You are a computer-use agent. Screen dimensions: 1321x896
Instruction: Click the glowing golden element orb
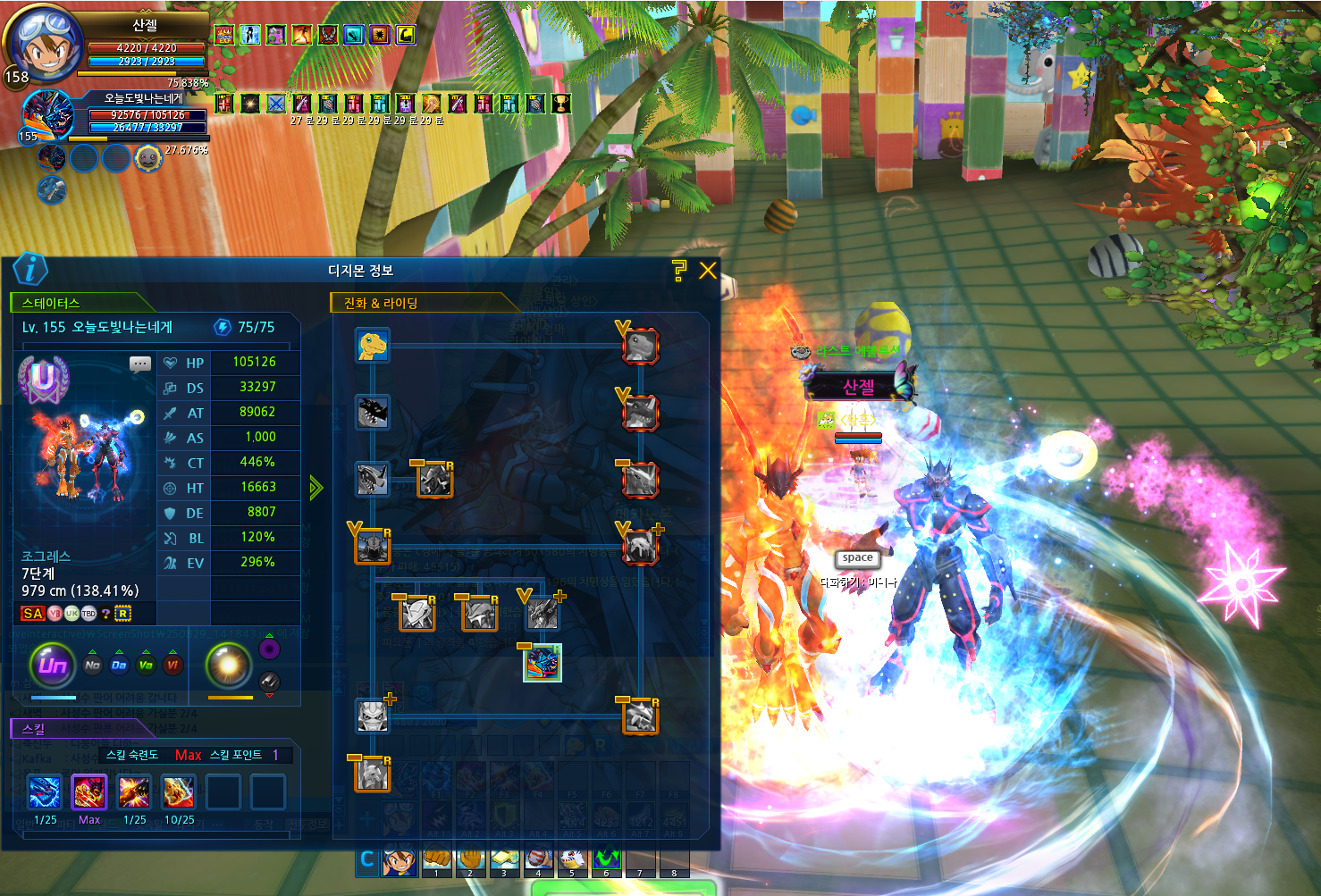click(x=228, y=665)
